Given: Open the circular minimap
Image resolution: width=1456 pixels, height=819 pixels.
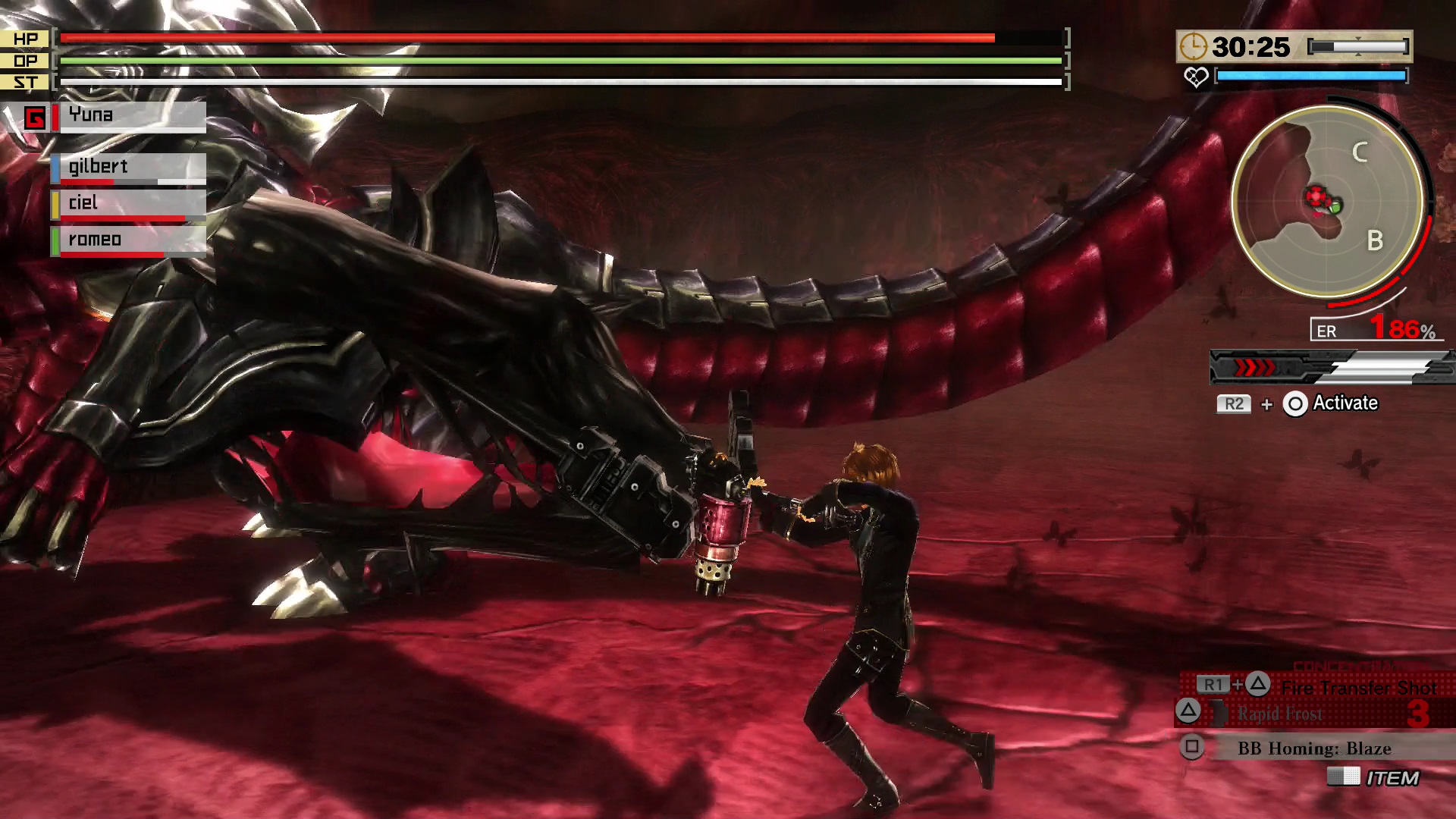Looking at the screenshot, I should [1327, 201].
